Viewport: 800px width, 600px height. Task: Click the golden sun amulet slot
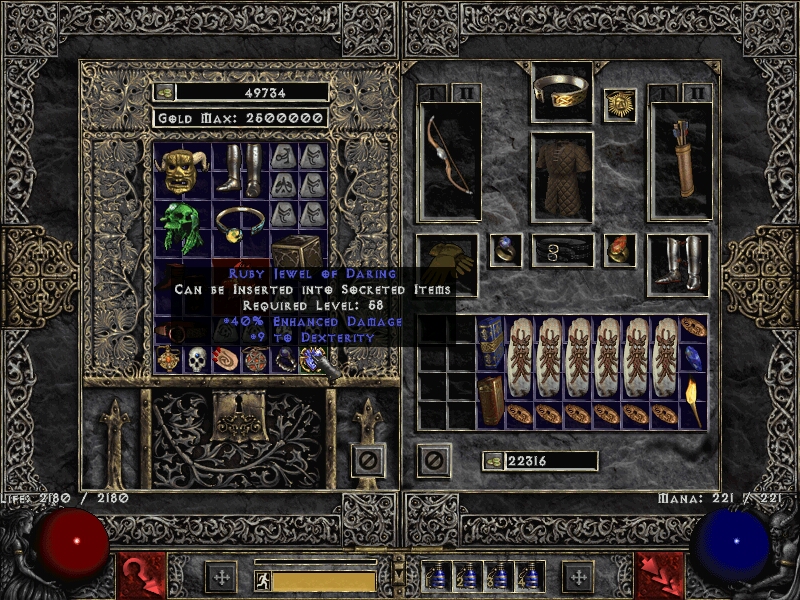point(620,105)
